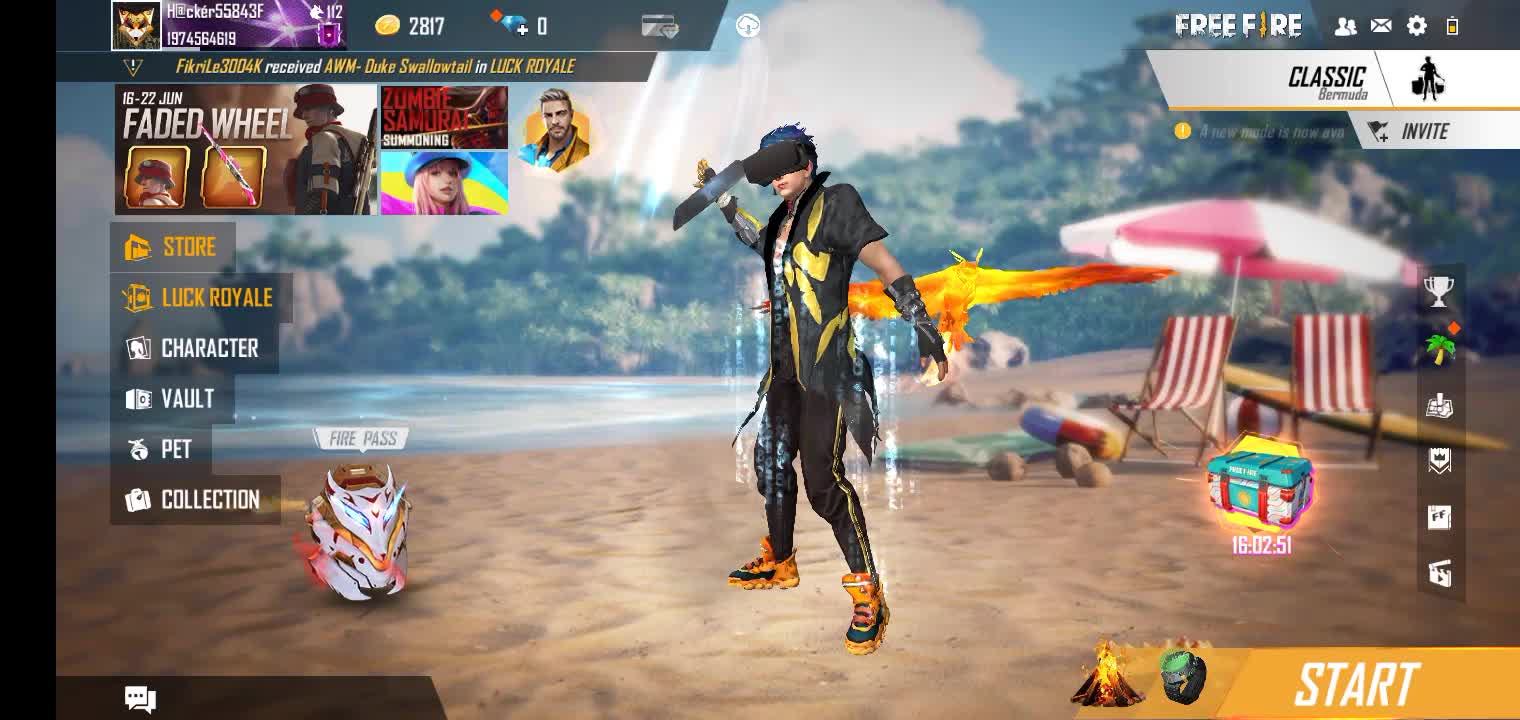Viewport: 1520px width, 720px height.
Task: Open the Store menu
Action: [x=172, y=247]
